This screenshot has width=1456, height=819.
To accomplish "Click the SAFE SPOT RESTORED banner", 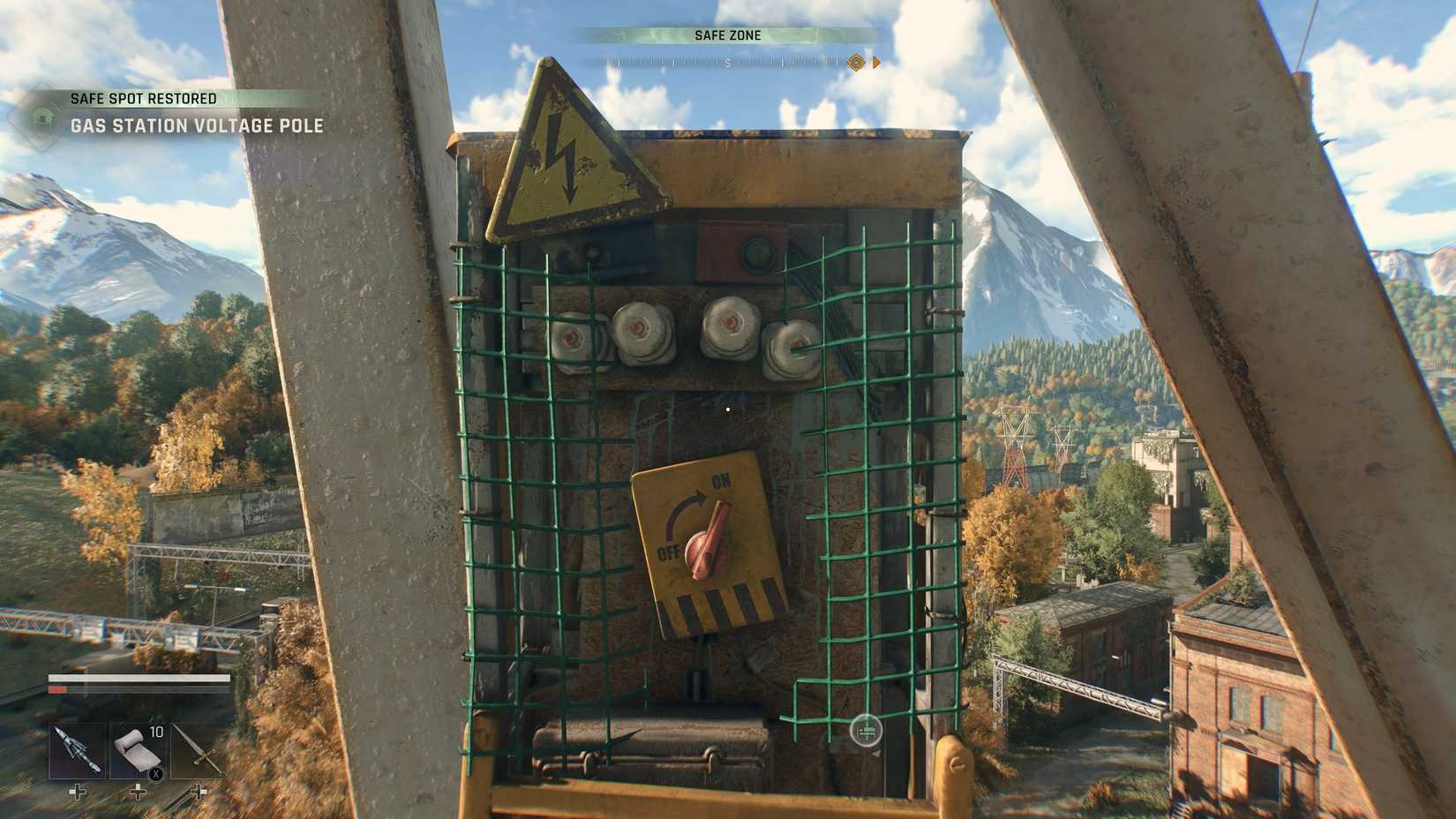I will [143, 98].
